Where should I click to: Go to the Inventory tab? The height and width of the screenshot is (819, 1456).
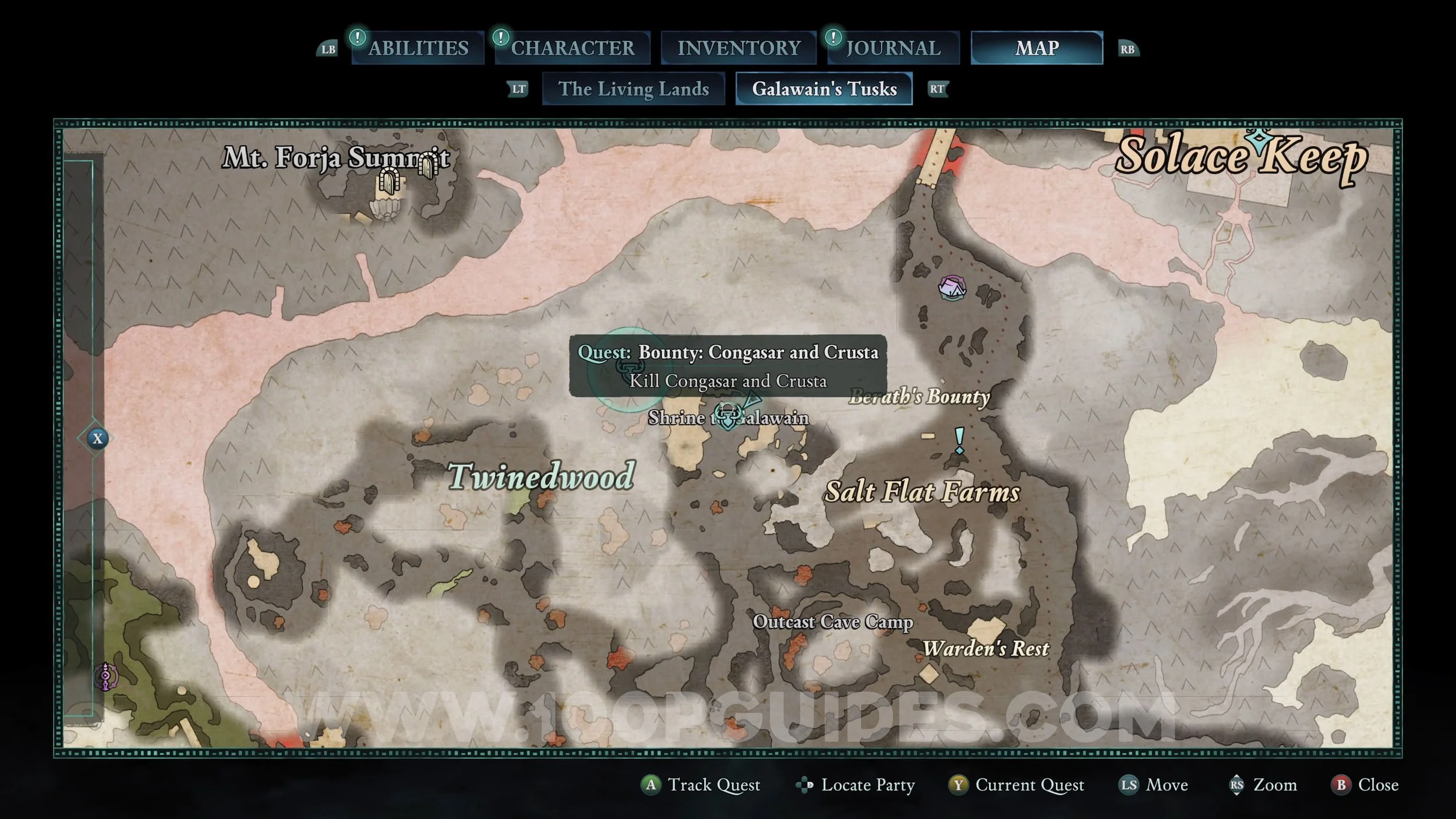pos(738,48)
